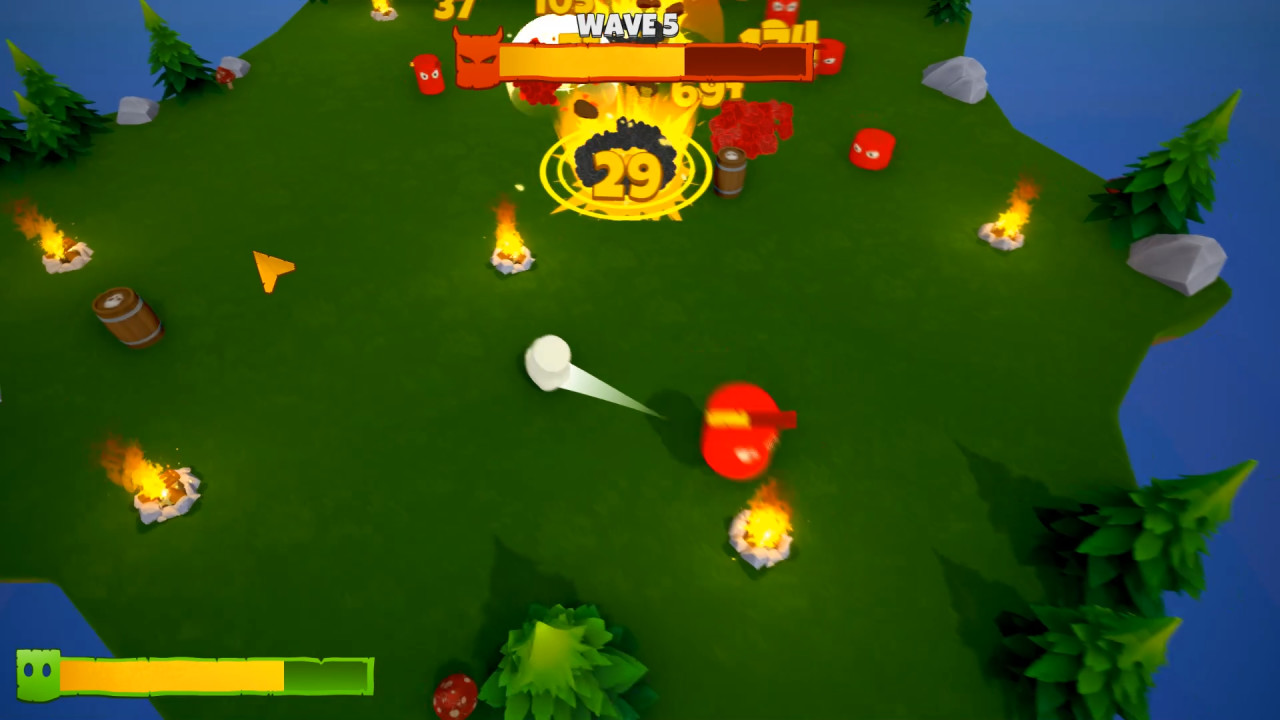This screenshot has width=1280, height=720.
Task: Click the yellow arrow direction marker
Action: [273, 268]
